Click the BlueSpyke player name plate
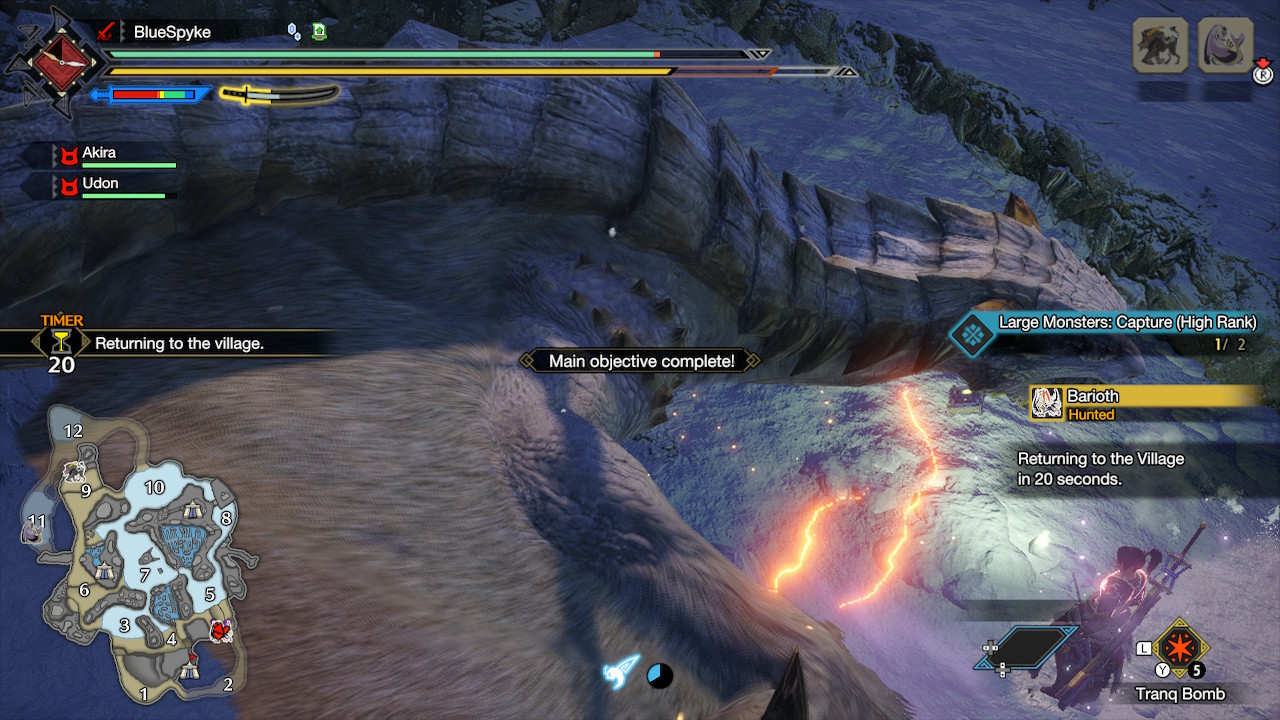 pyautogui.click(x=172, y=32)
